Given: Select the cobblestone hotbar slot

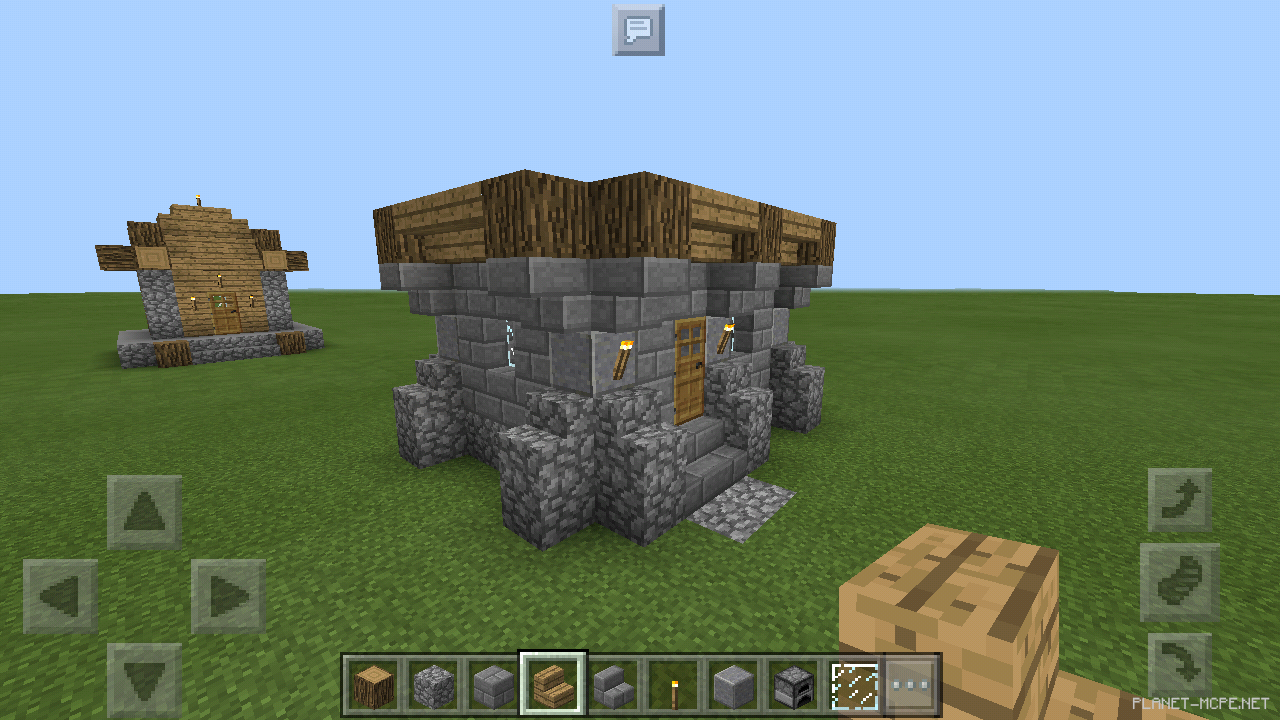Looking at the screenshot, I should [433, 681].
